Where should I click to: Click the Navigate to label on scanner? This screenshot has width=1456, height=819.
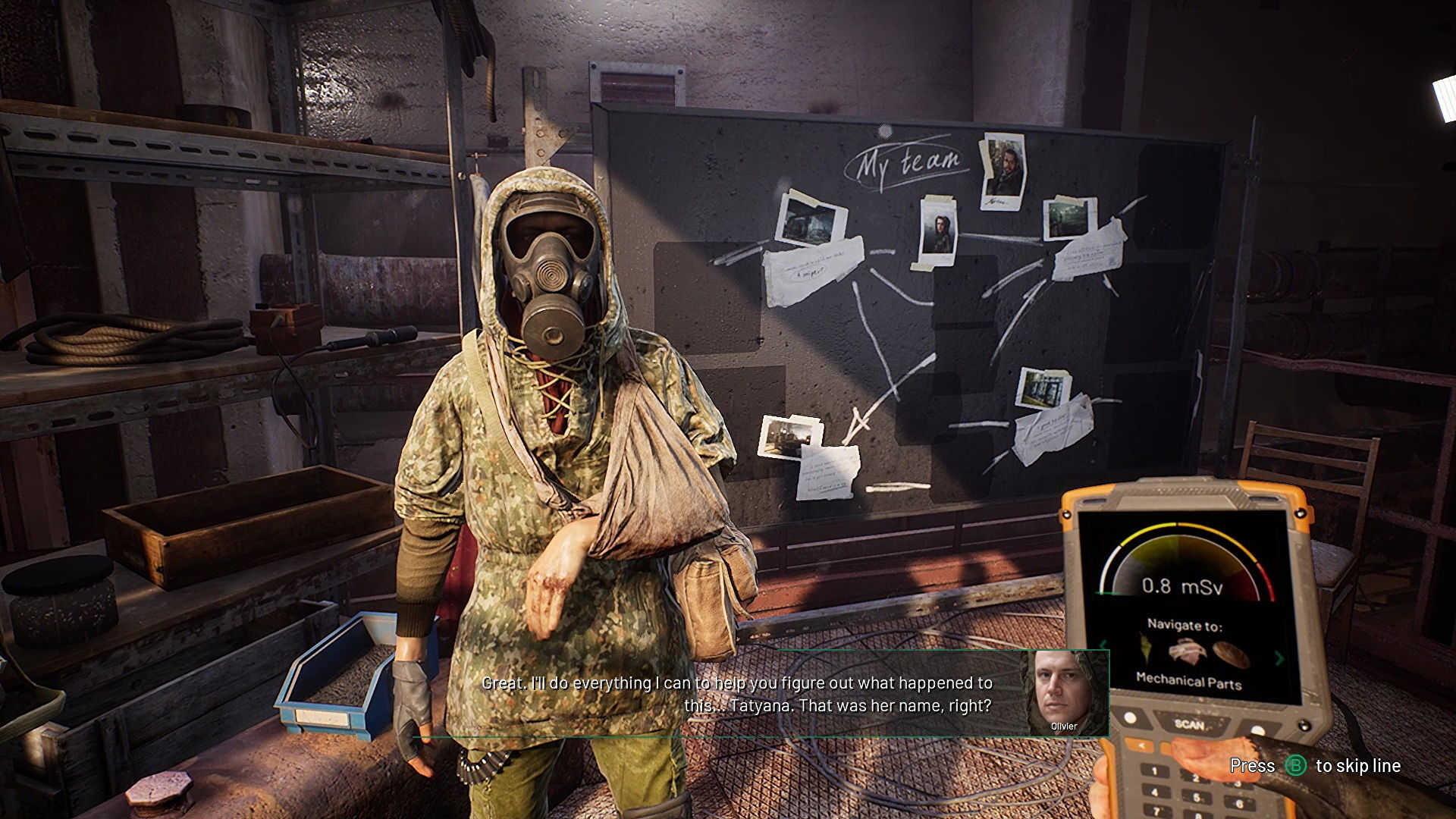(1185, 625)
